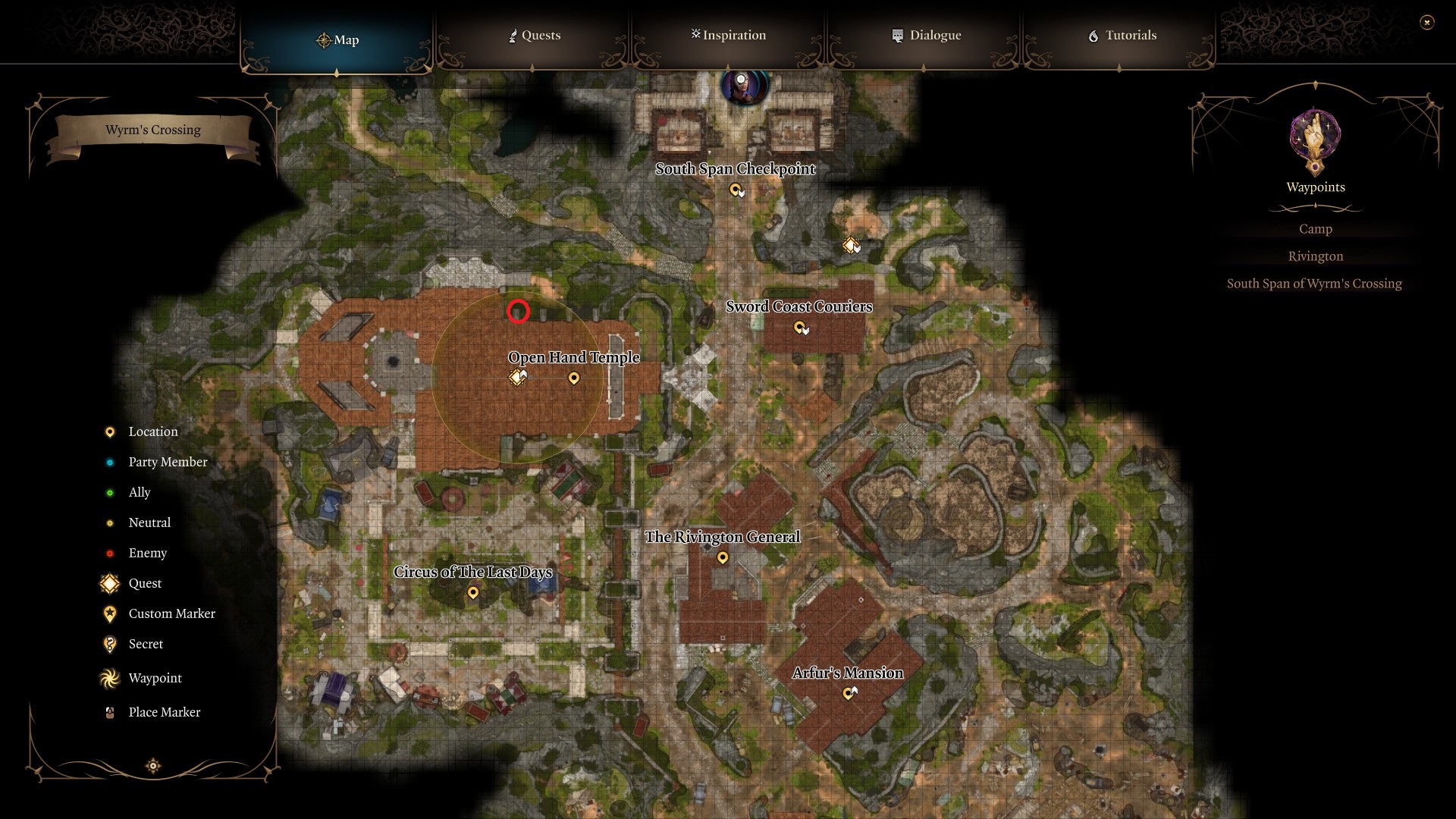Click the South Span of Wyrm's Crossing waypoint
This screenshot has width=1456, height=819.
point(1315,283)
